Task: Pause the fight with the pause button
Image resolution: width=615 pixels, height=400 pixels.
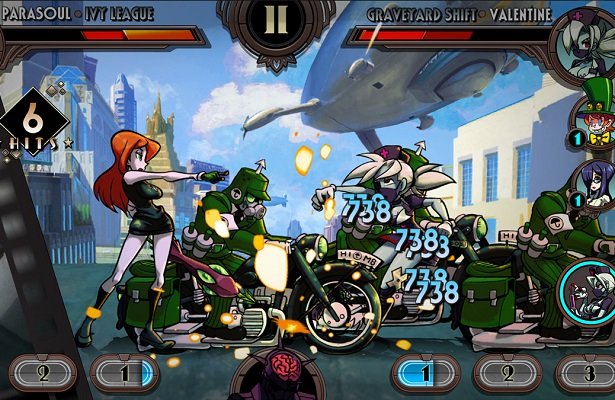Action: pyautogui.click(x=274, y=22)
